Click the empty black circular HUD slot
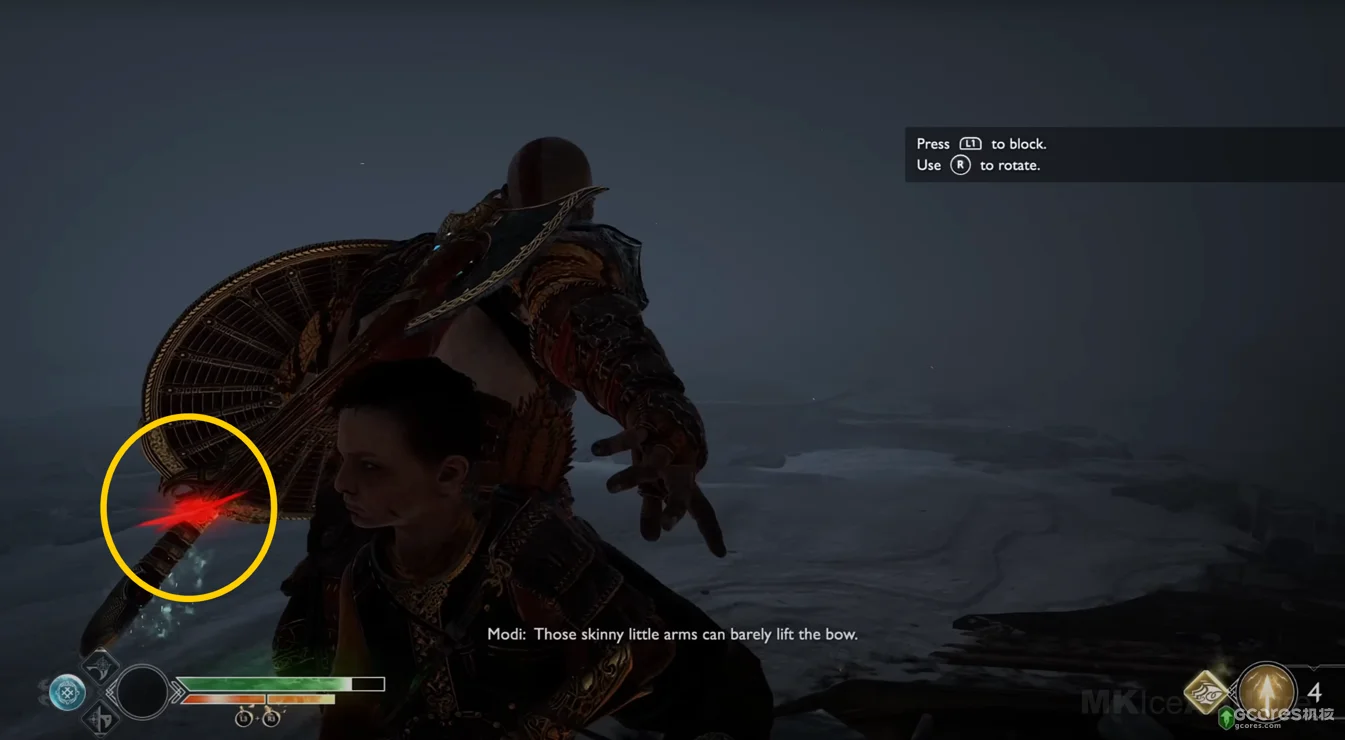1345x740 pixels. (143, 692)
